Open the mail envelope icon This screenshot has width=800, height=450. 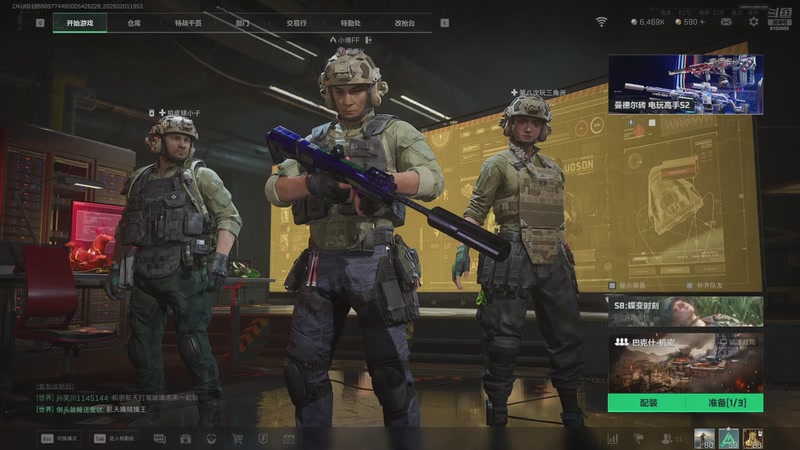click(x=728, y=21)
